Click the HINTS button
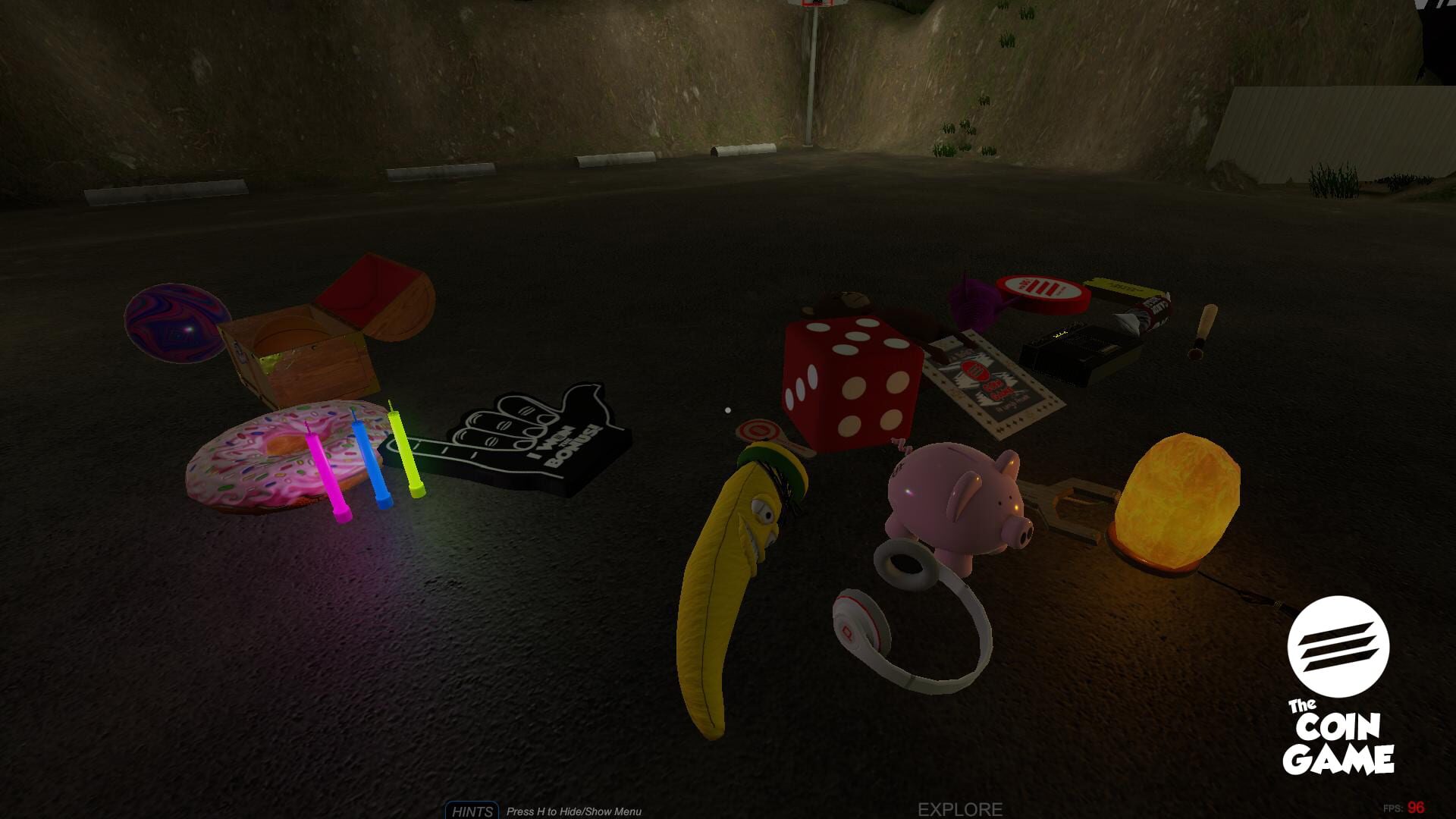 click(x=472, y=811)
